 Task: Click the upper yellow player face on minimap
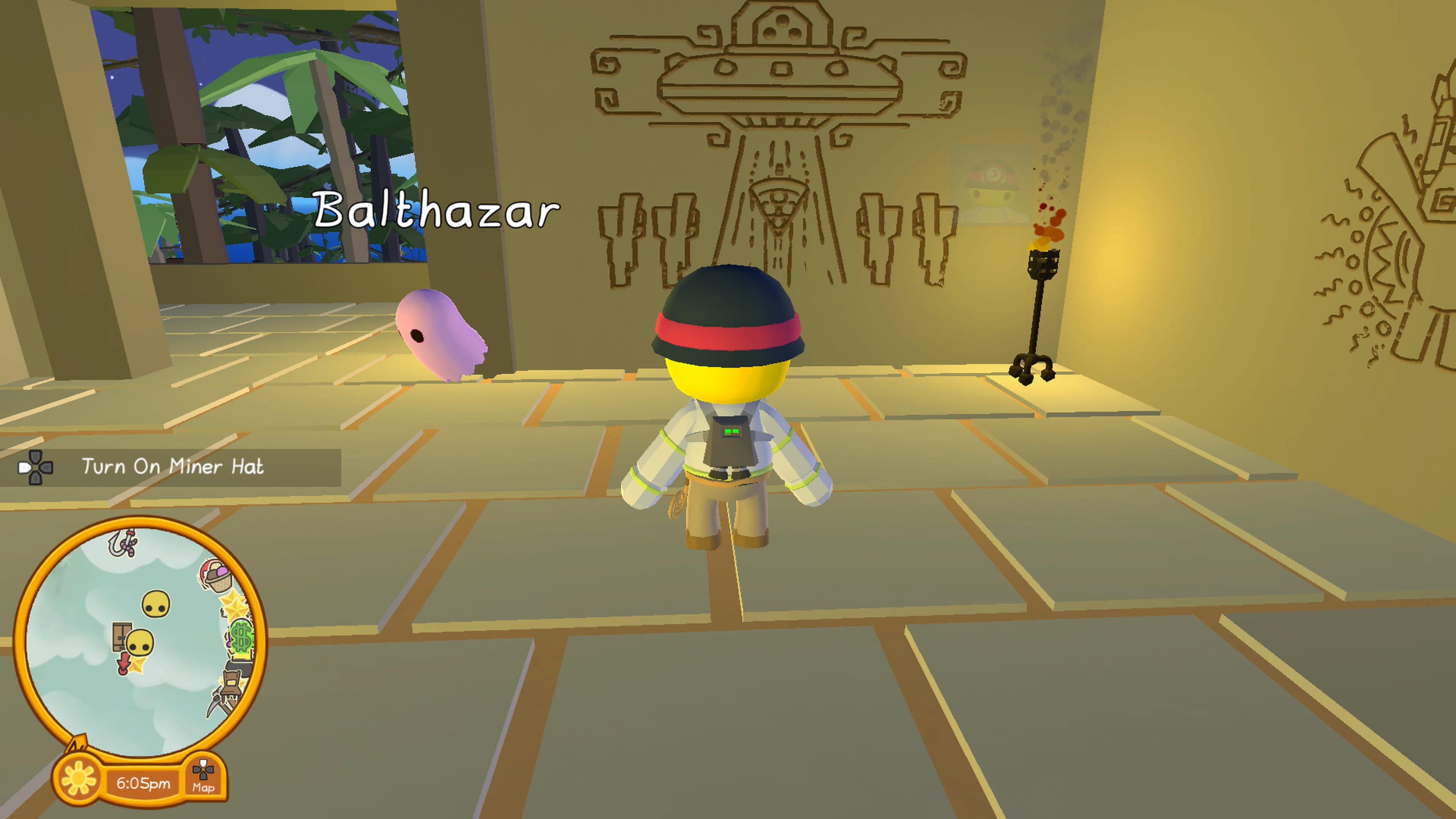pyautogui.click(x=155, y=603)
